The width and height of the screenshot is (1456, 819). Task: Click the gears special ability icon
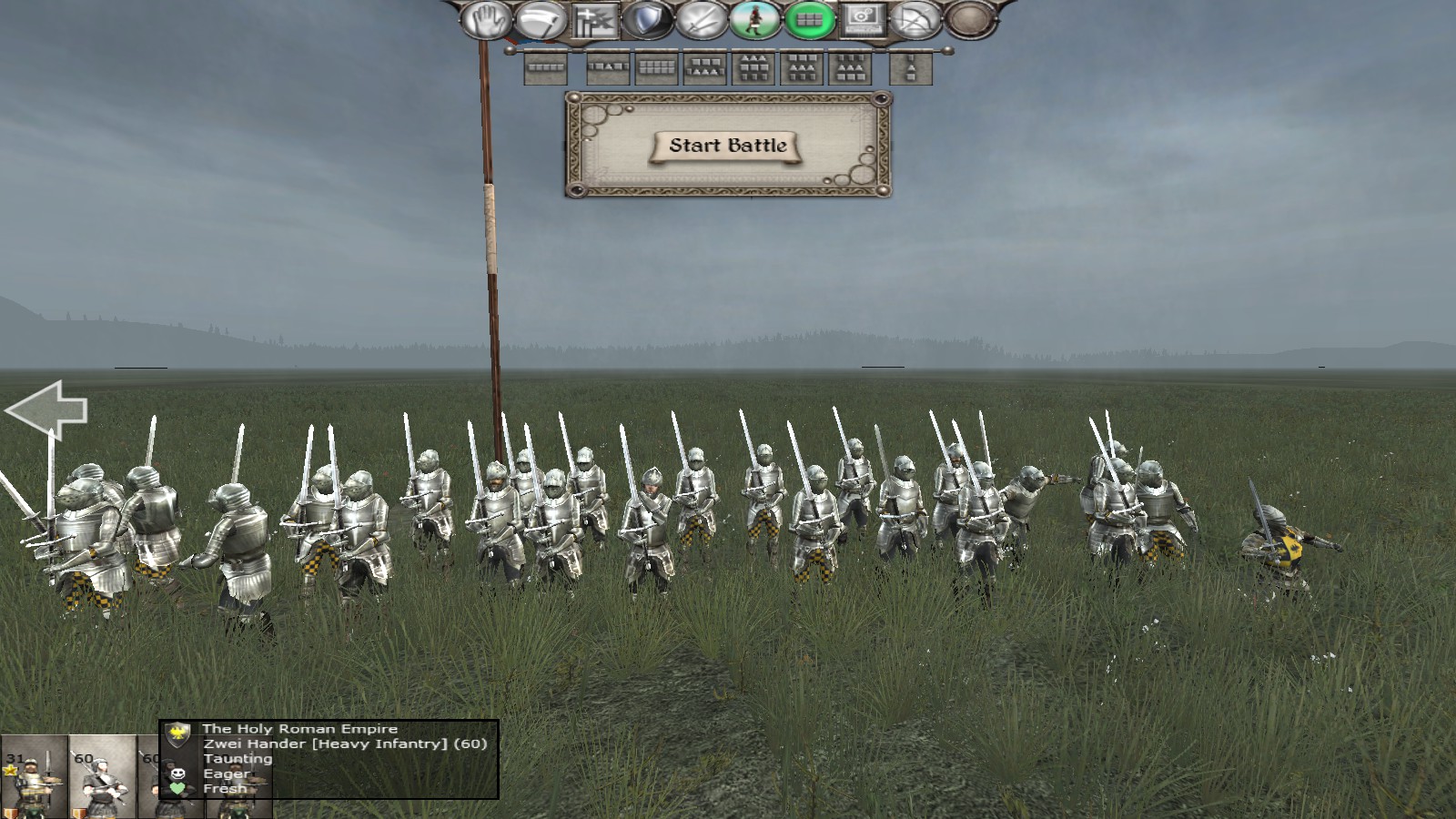tap(862, 20)
